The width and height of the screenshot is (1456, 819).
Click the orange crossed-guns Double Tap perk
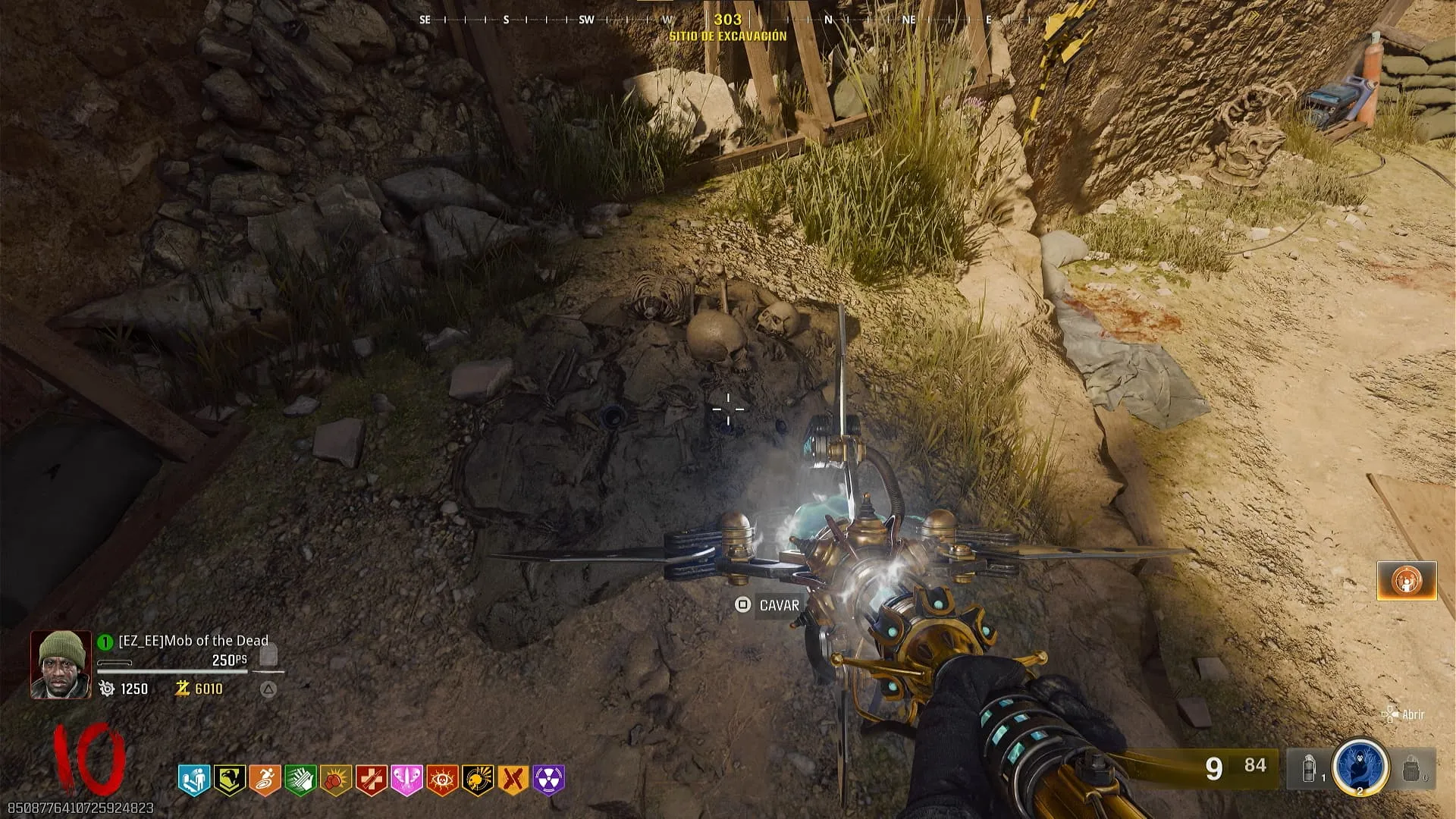click(513, 780)
